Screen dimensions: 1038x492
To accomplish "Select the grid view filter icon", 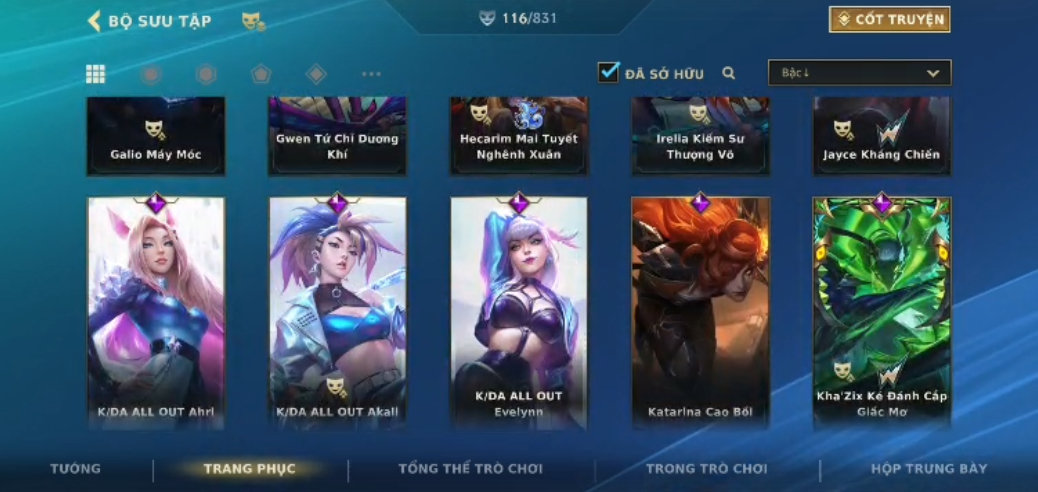I will coord(96,74).
